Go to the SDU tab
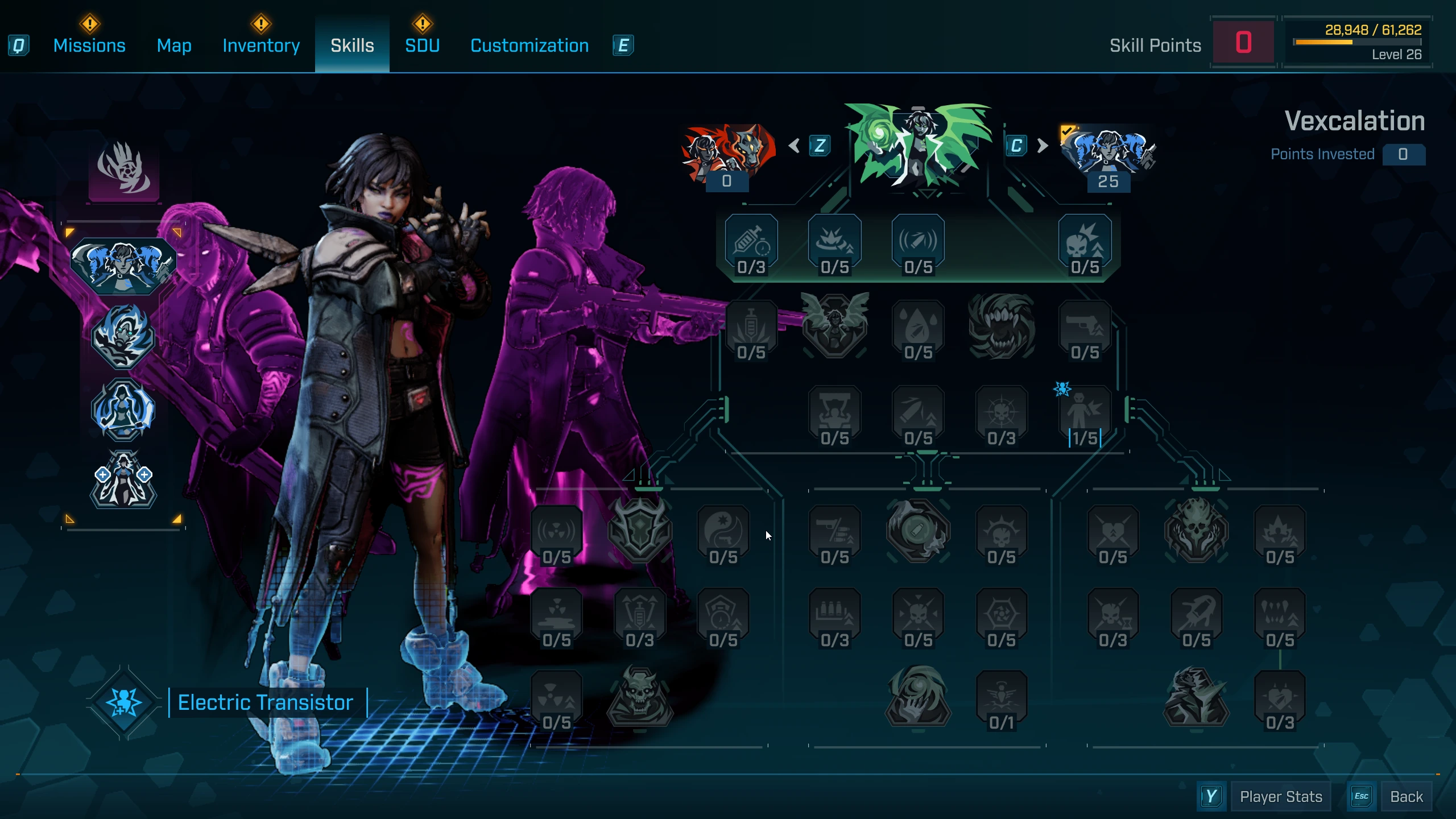 pyautogui.click(x=422, y=45)
